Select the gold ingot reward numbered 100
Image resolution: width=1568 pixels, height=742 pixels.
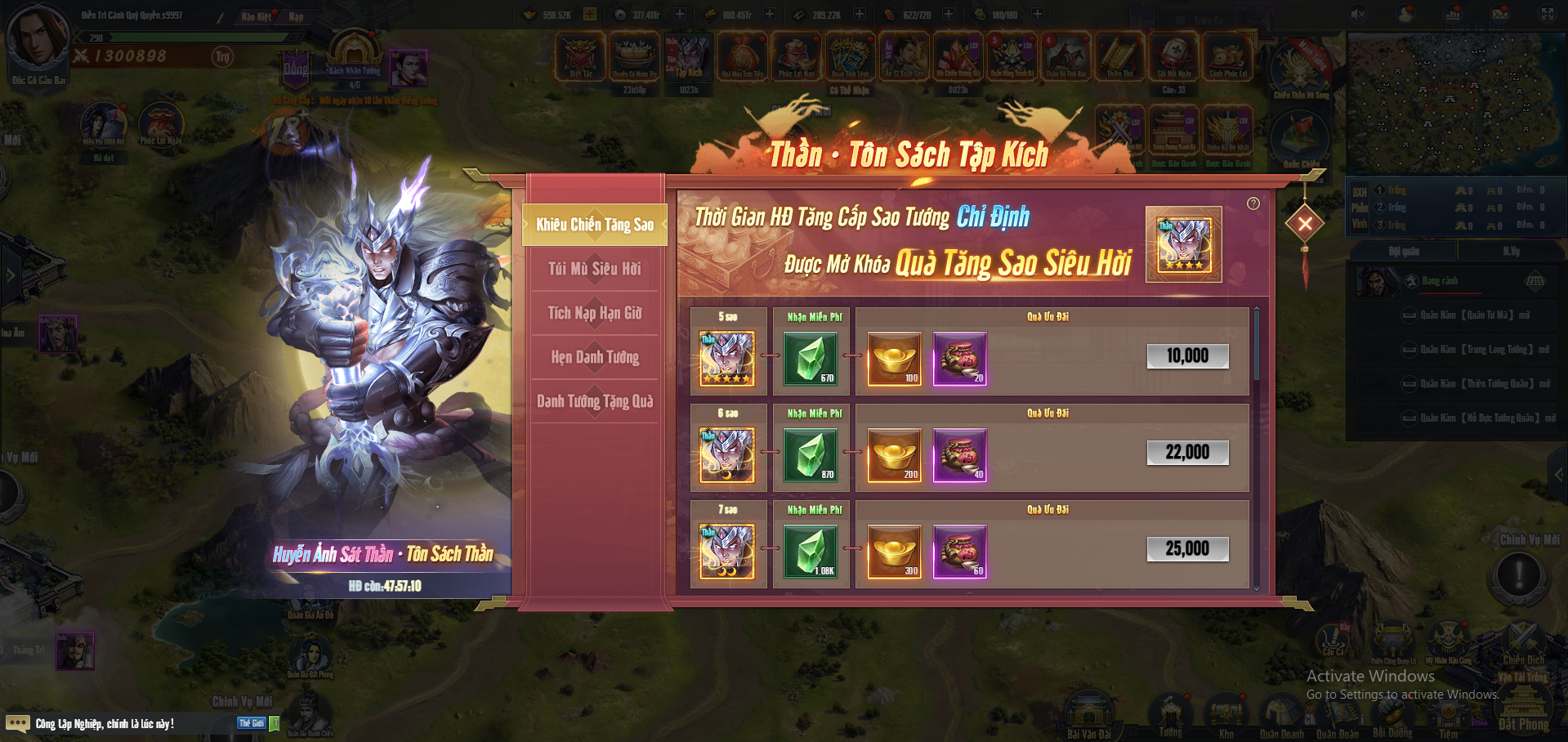coord(895,358)
